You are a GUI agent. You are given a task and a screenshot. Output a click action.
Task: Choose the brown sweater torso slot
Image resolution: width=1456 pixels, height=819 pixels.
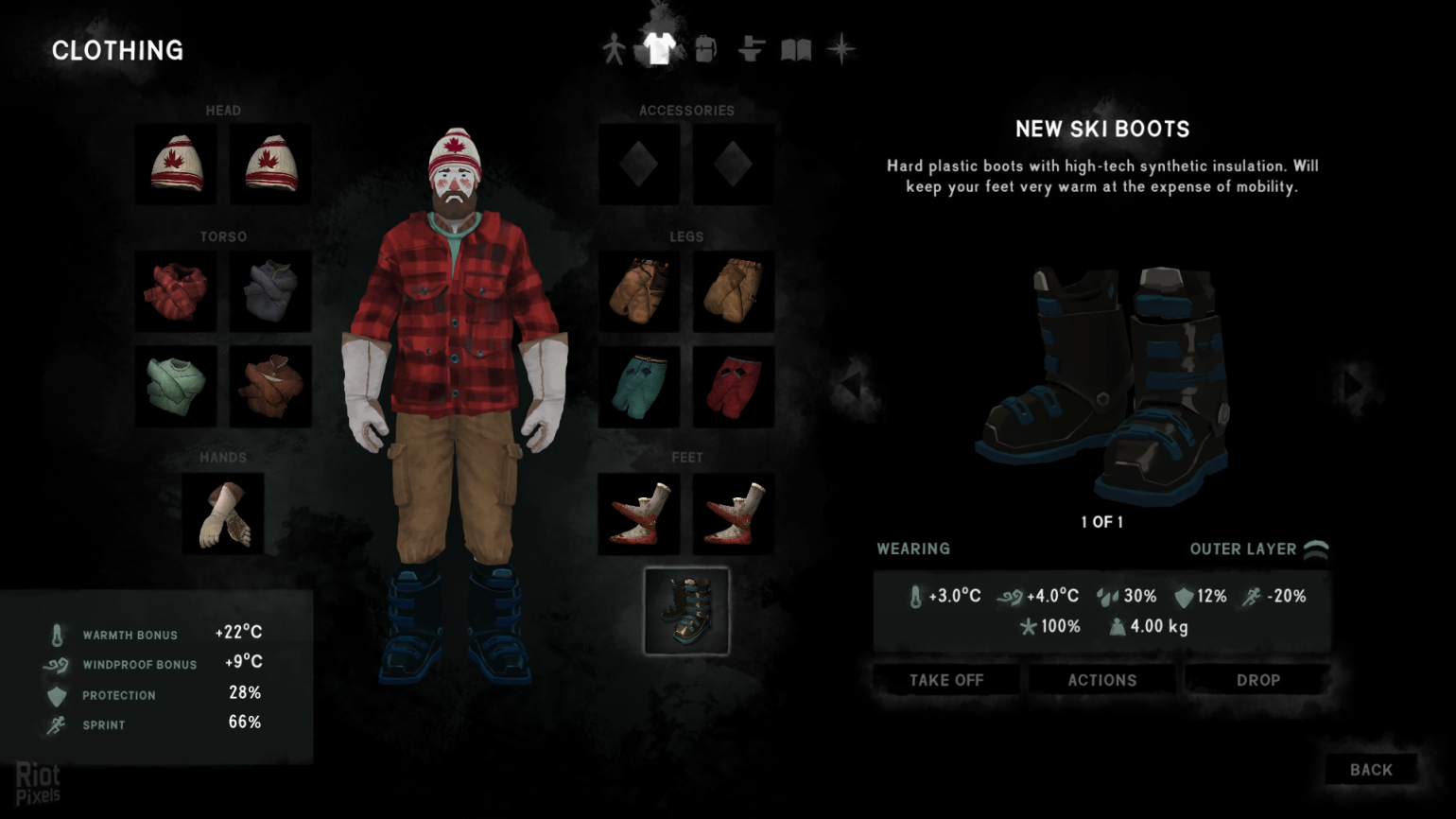pos(270,386)
